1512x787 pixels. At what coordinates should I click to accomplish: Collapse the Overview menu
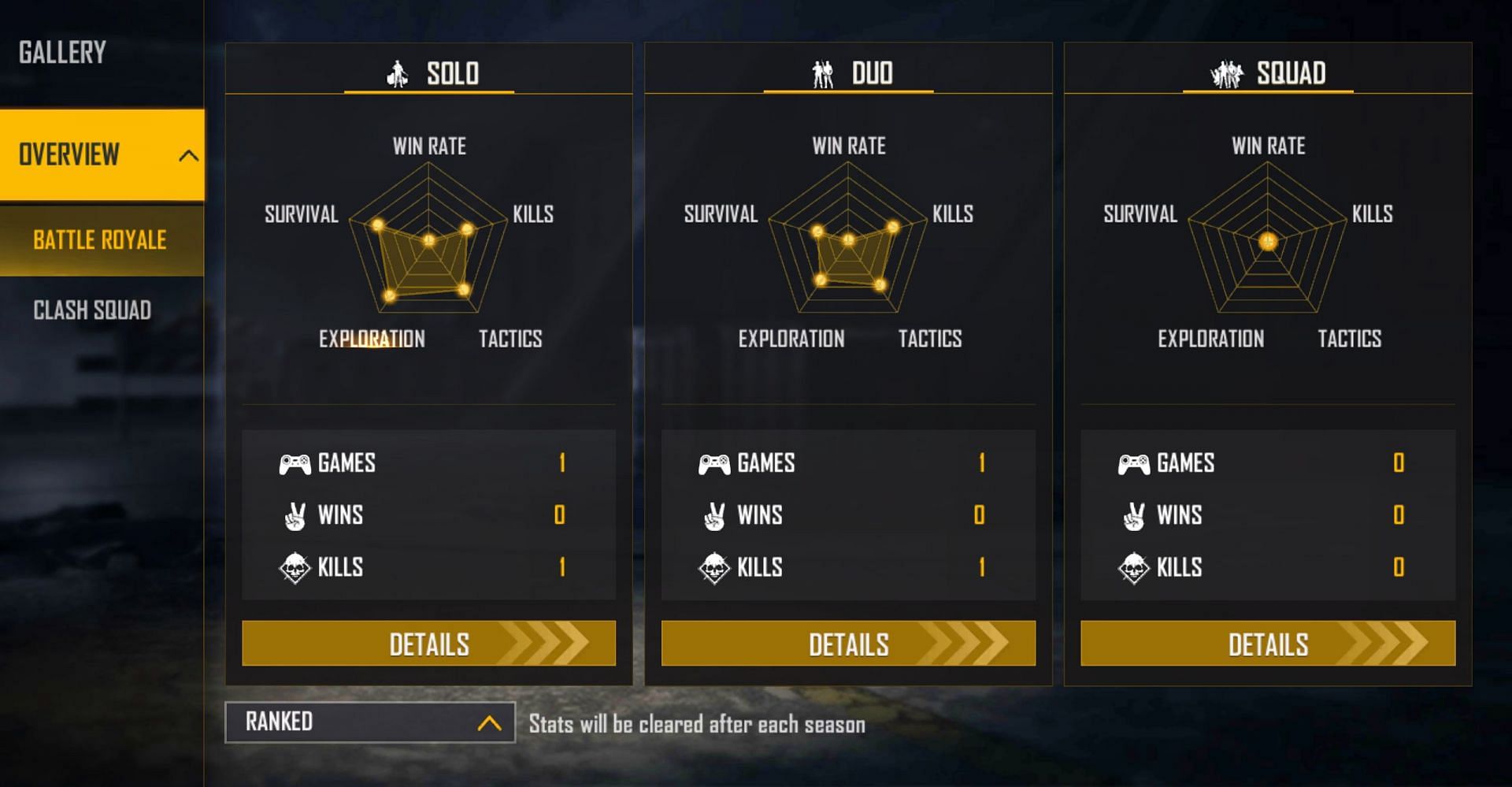187,155
